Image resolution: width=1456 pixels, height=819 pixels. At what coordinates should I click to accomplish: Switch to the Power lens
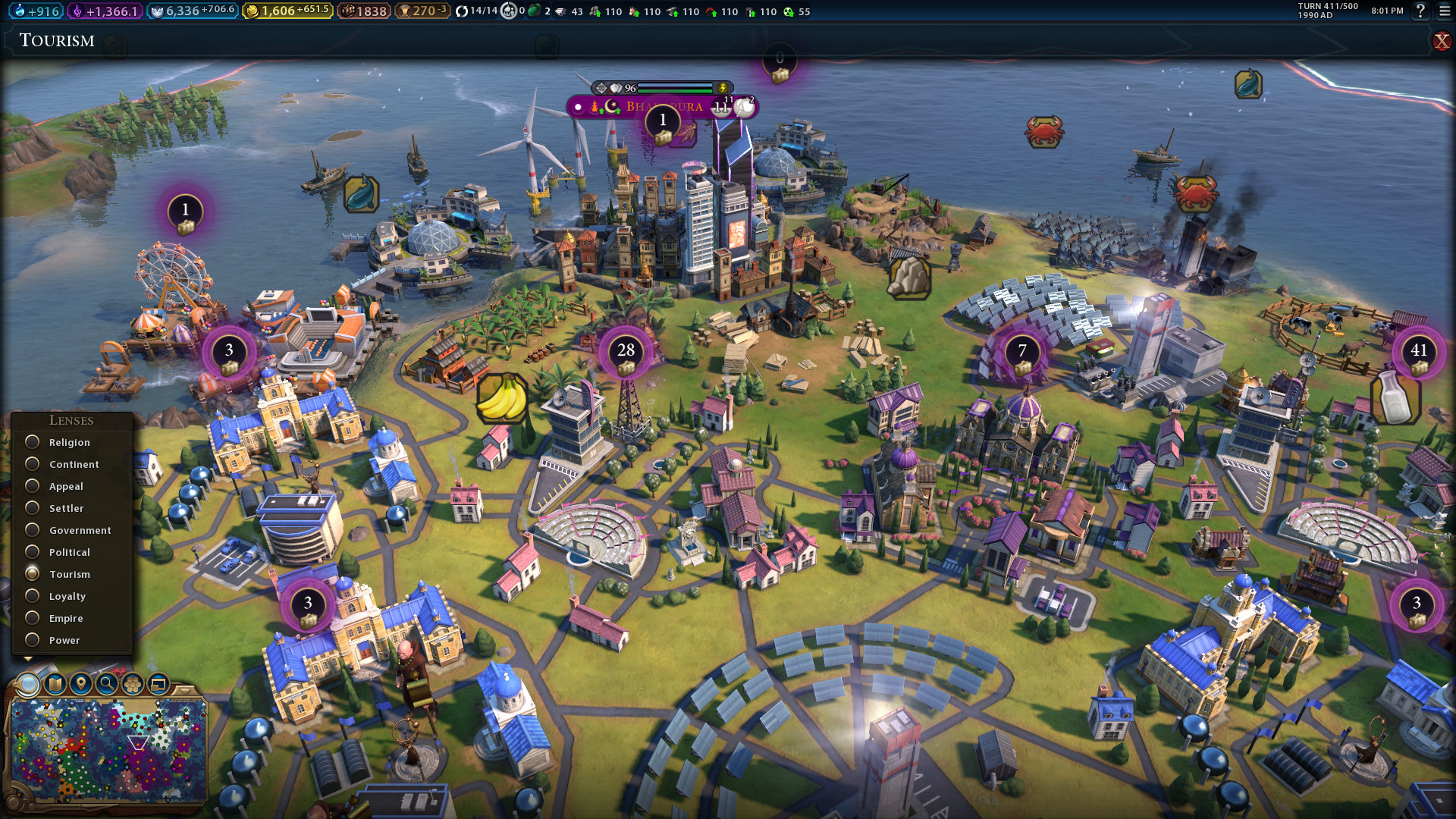click(x=33, y=640)
